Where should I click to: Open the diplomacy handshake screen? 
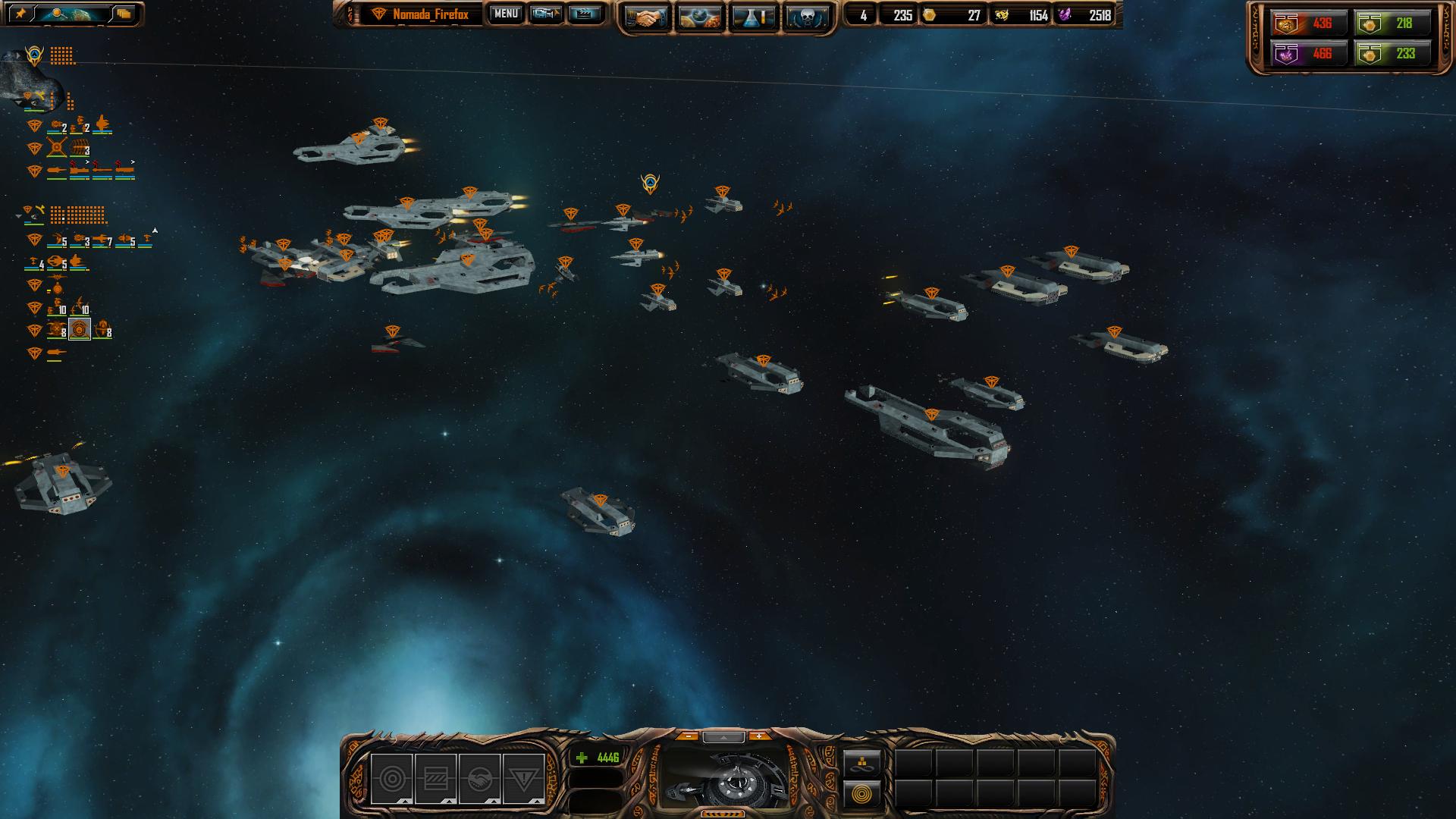click(x=645, y=17)
